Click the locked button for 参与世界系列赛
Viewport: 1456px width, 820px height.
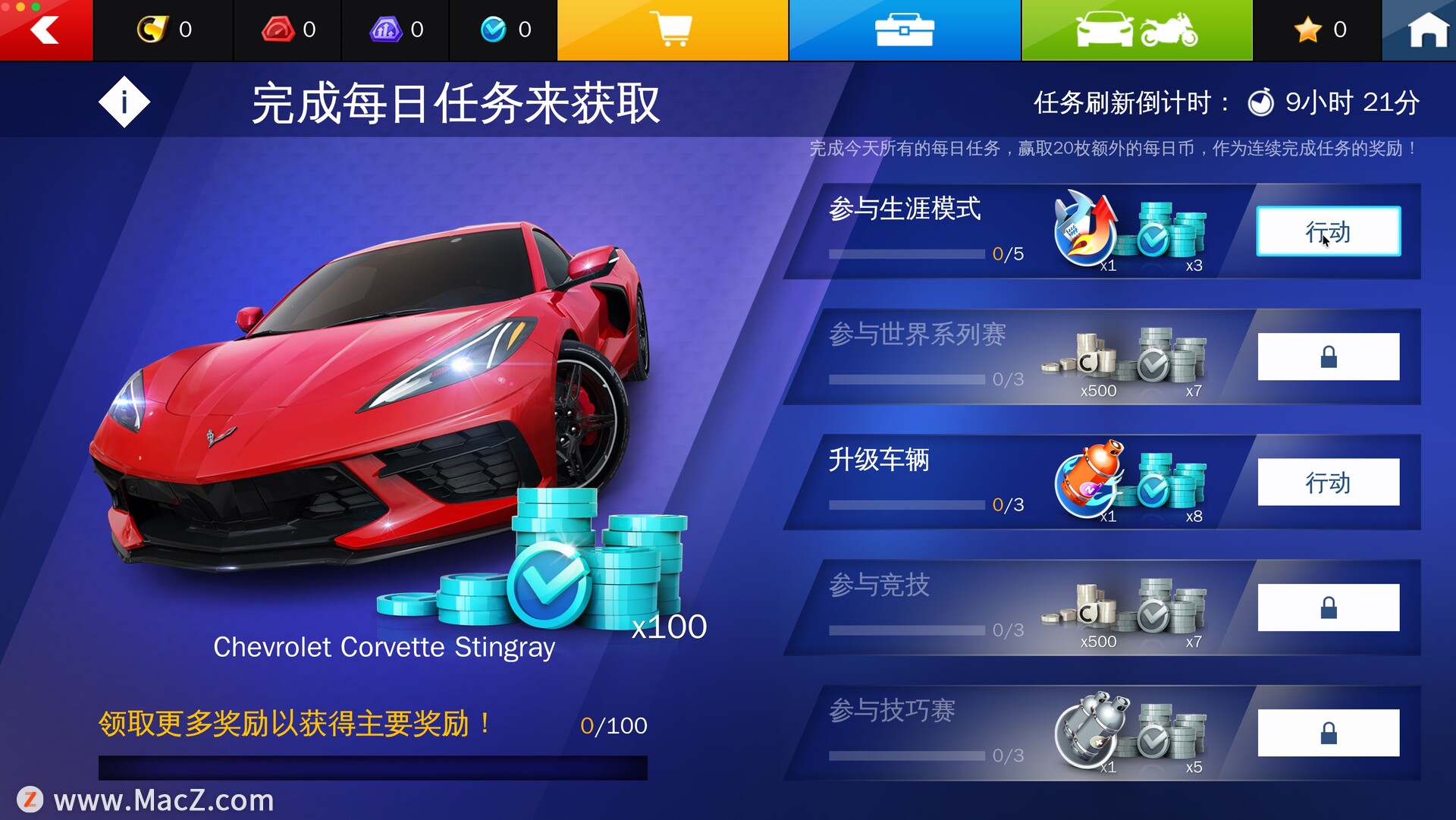point(1328,357)
